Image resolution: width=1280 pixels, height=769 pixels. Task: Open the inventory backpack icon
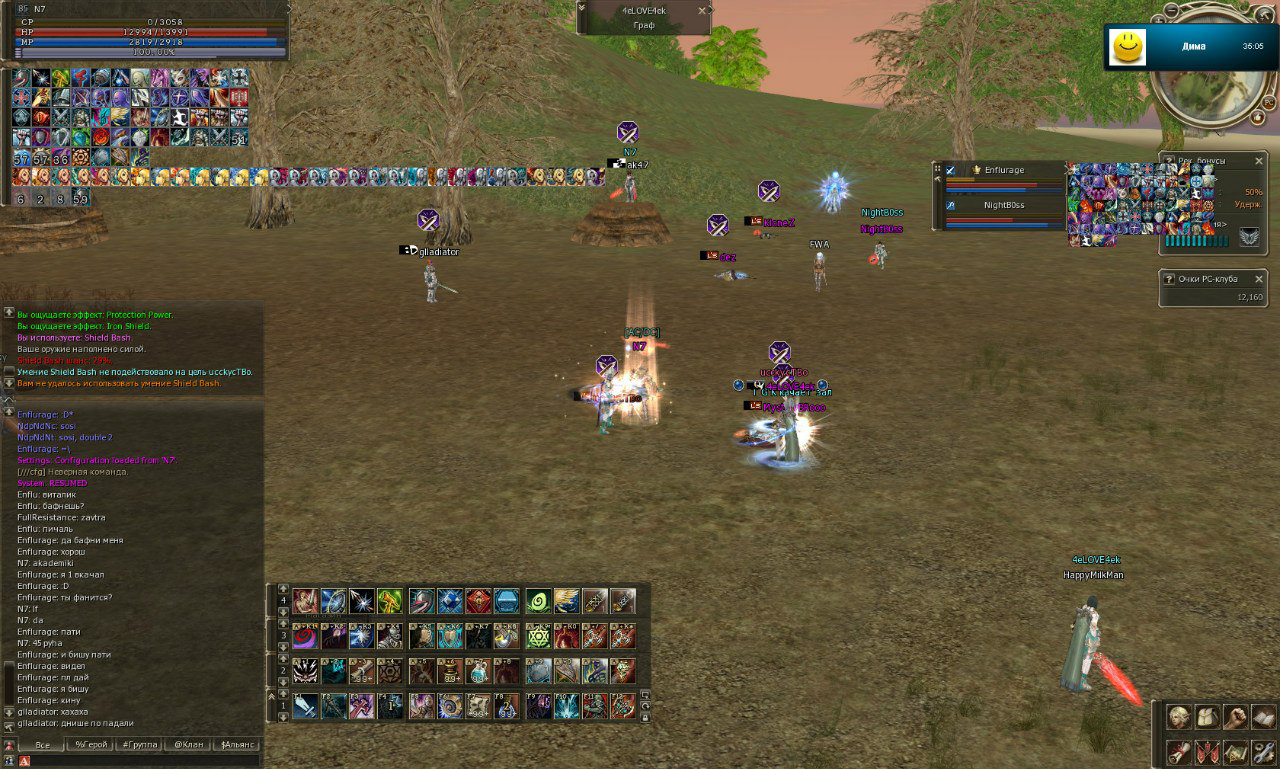(1207, 717)
